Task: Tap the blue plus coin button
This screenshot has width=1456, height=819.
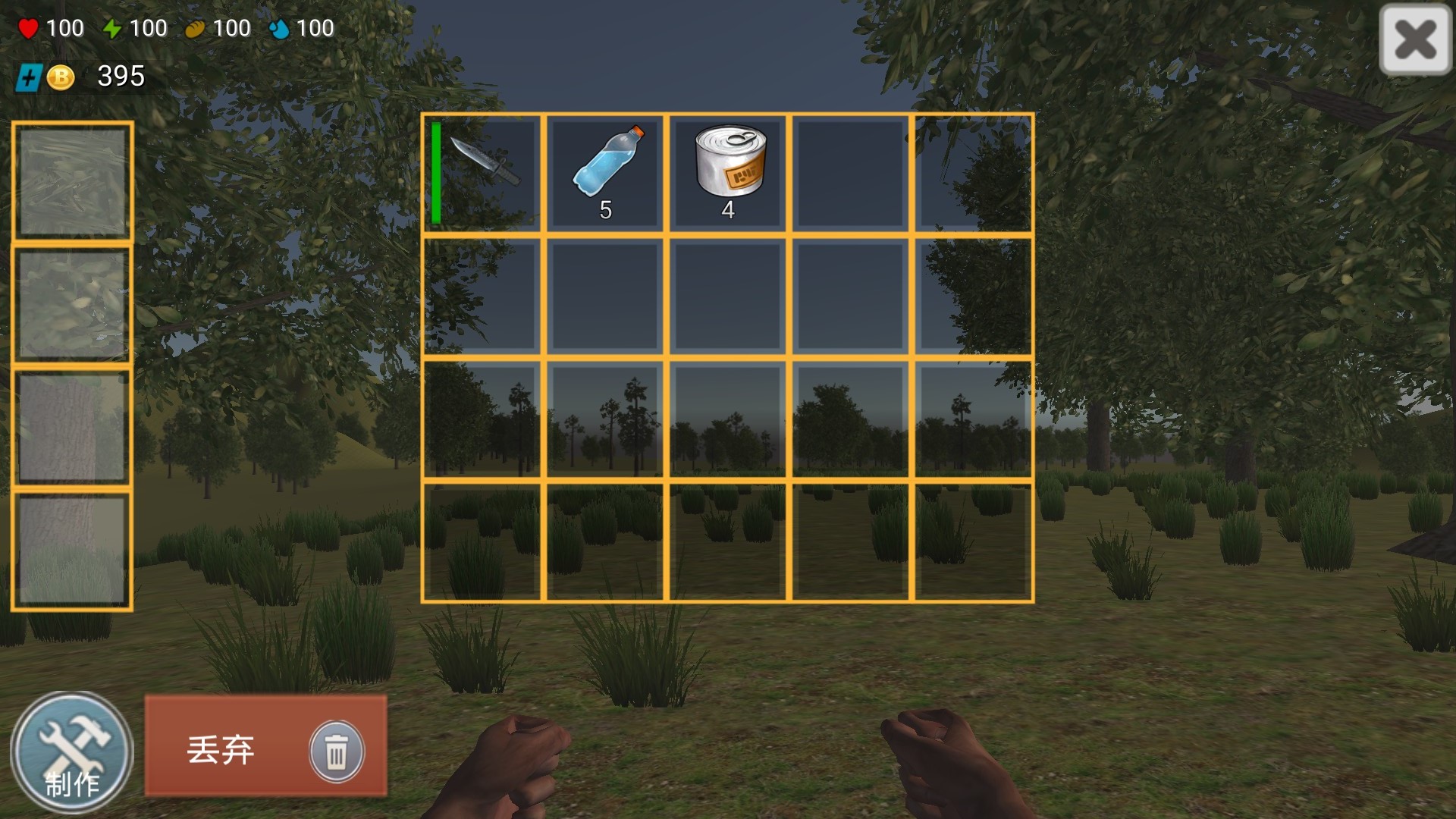Action: (30, 77)
